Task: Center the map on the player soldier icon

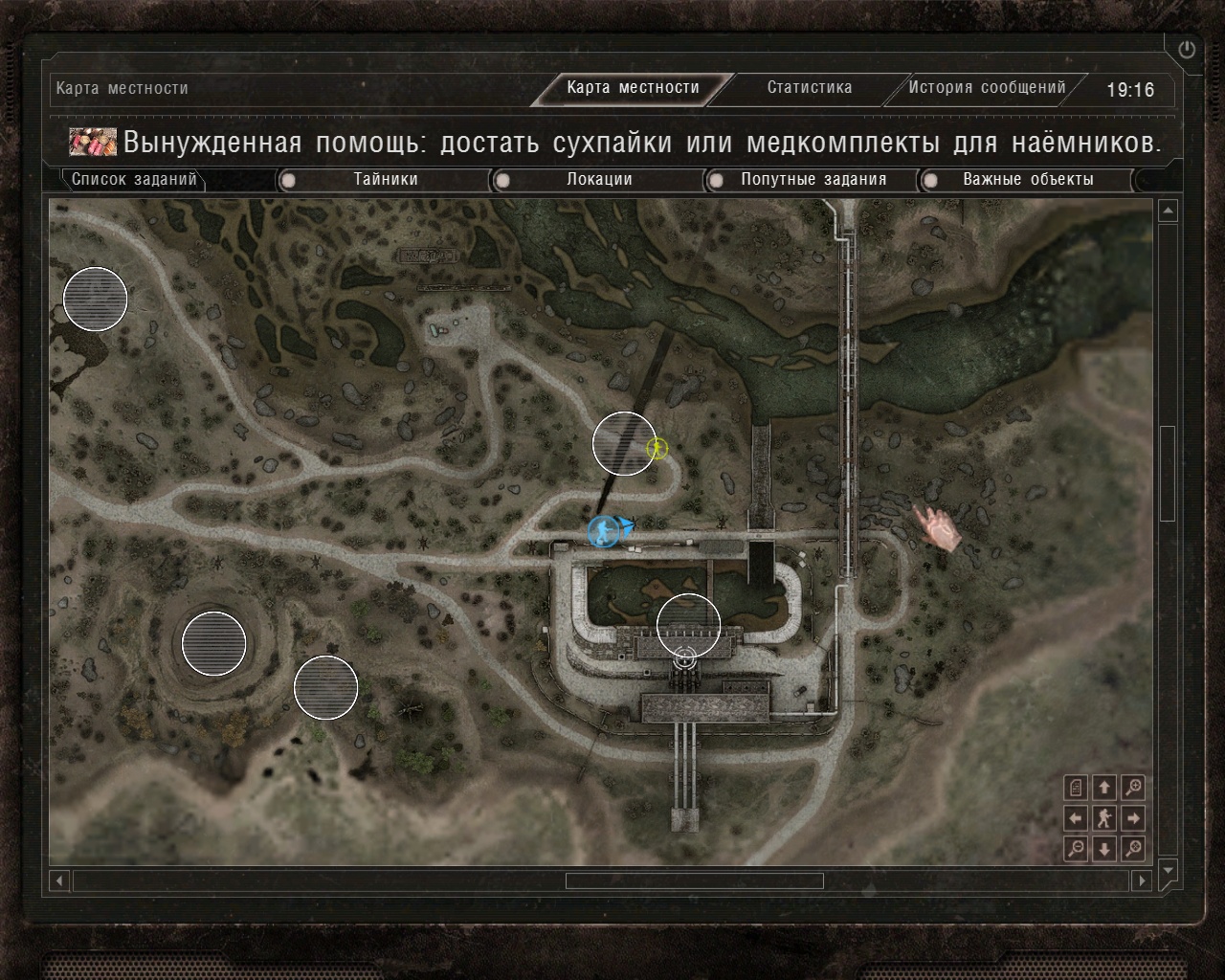Action: coord(1104,818)
